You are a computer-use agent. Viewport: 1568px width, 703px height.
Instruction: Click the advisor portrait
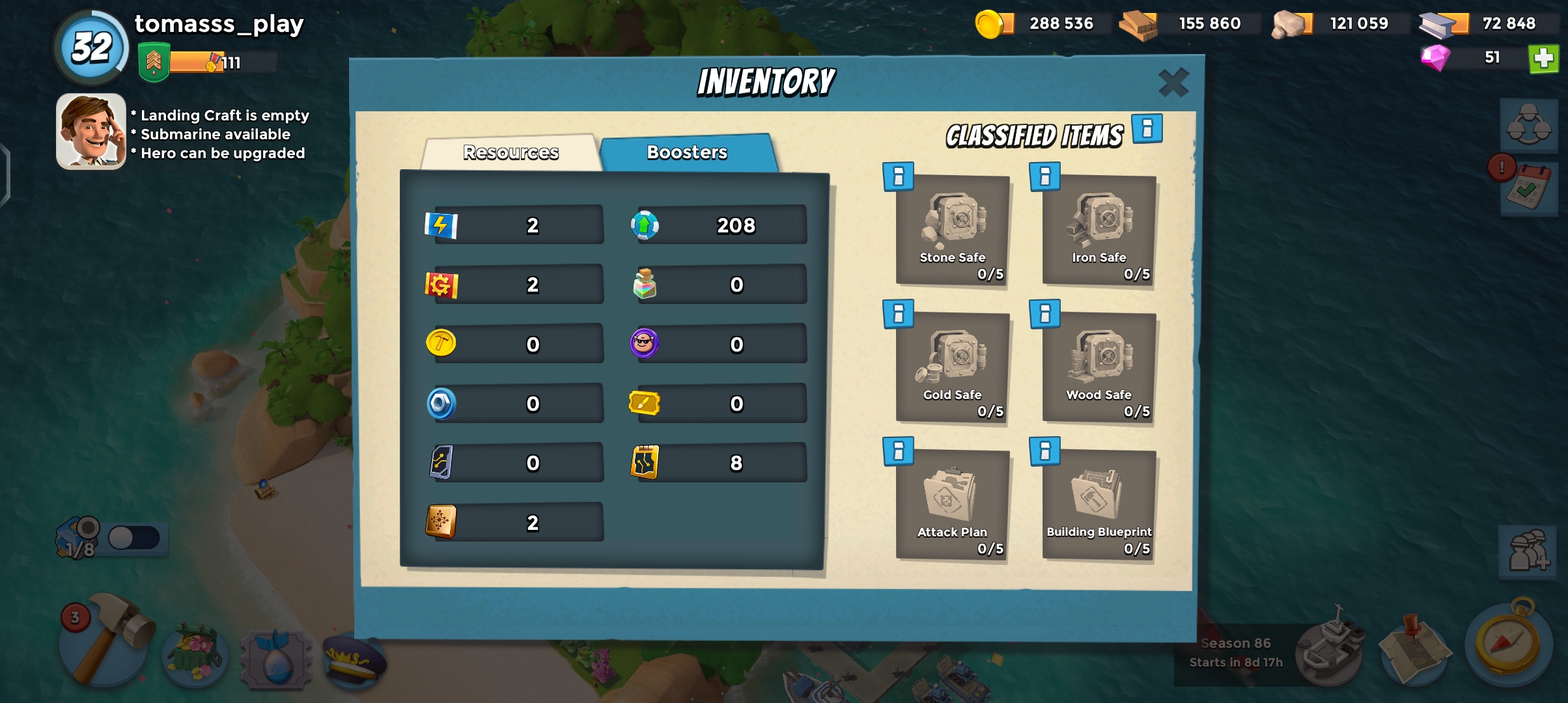(x=91, y=131)
